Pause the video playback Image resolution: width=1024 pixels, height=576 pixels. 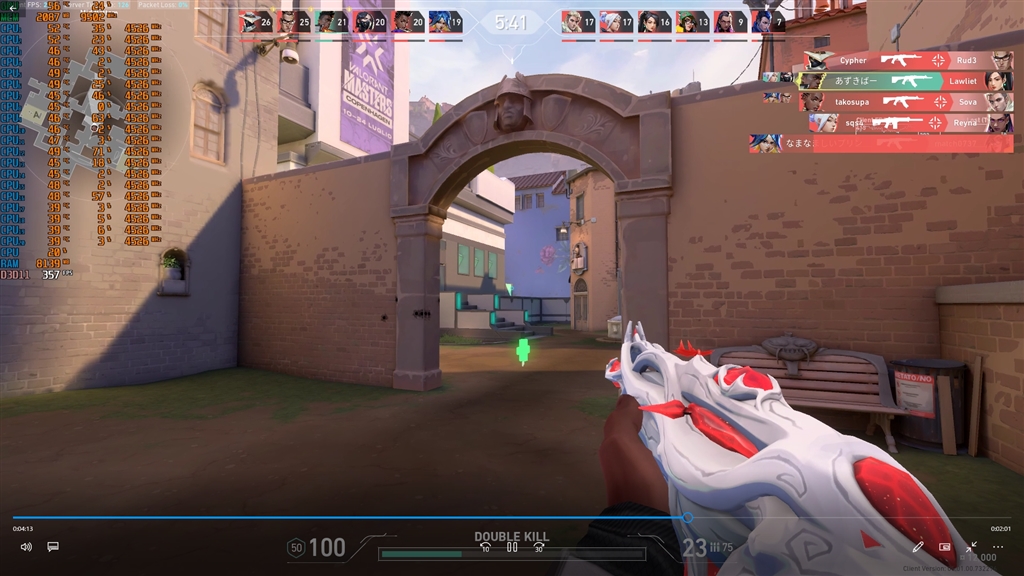tap(512, 547)
